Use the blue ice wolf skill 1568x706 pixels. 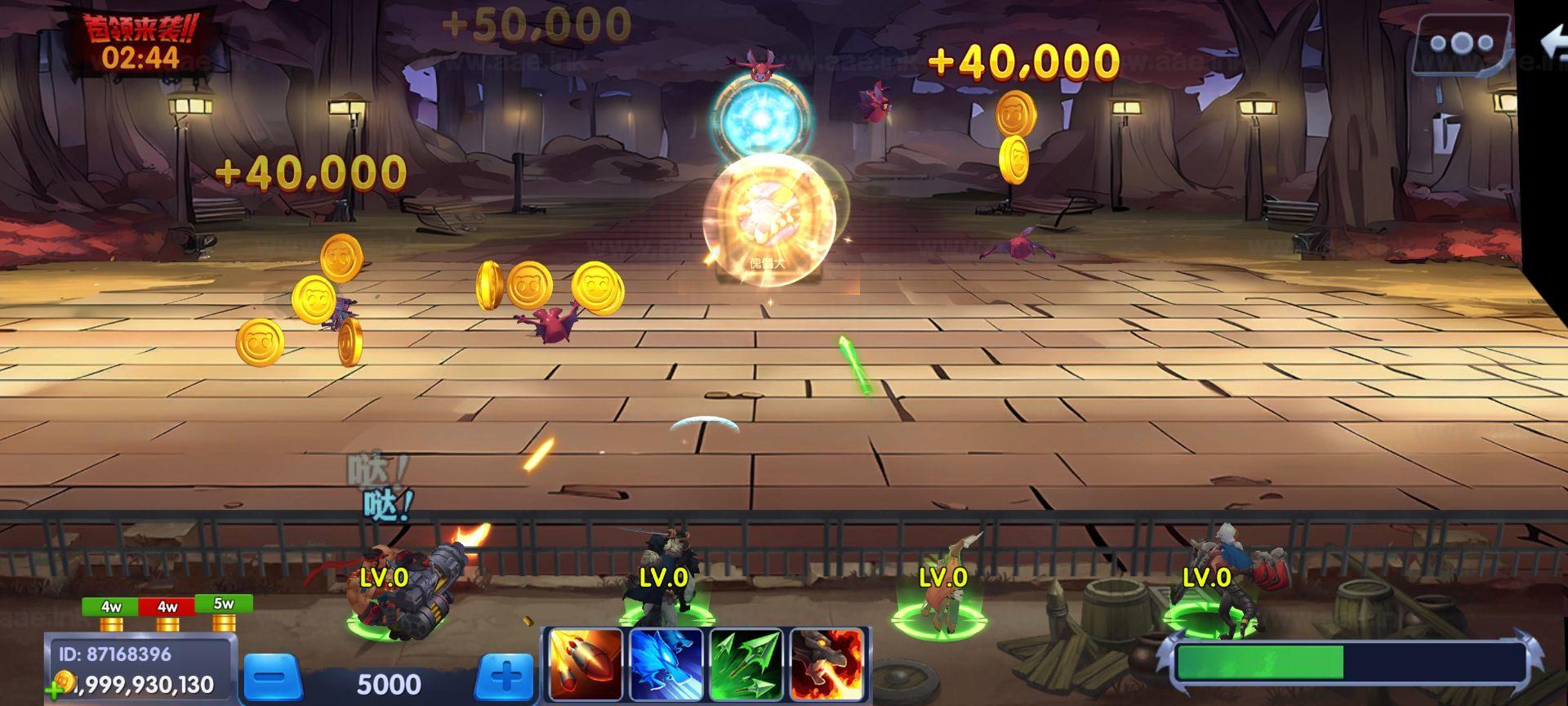(666, 665)
